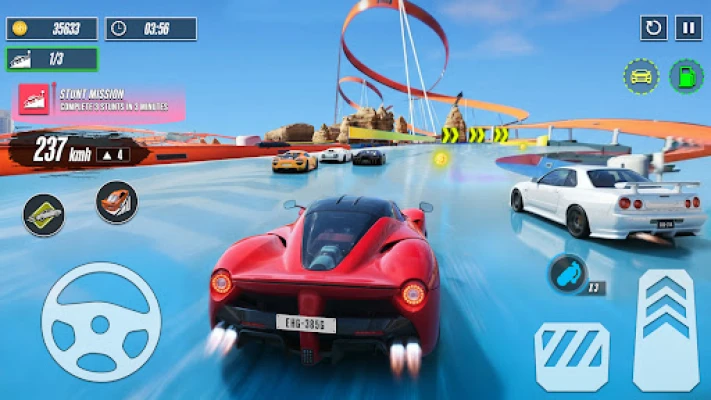Tap the yellow car icon
This screenshot has height=400, width=711.
tap(641, 76)
